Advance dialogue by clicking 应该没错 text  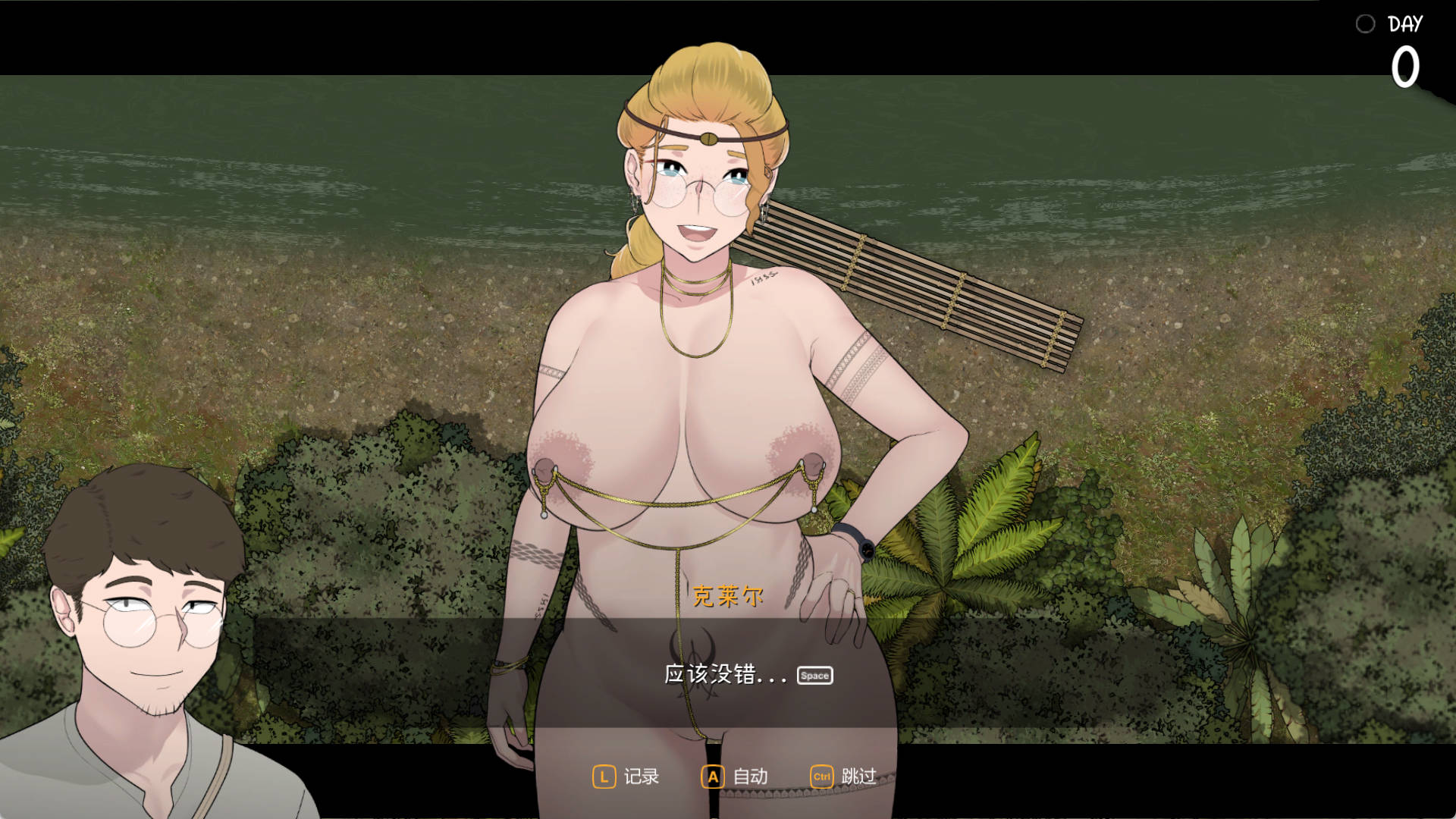click(x=726, y=674)
